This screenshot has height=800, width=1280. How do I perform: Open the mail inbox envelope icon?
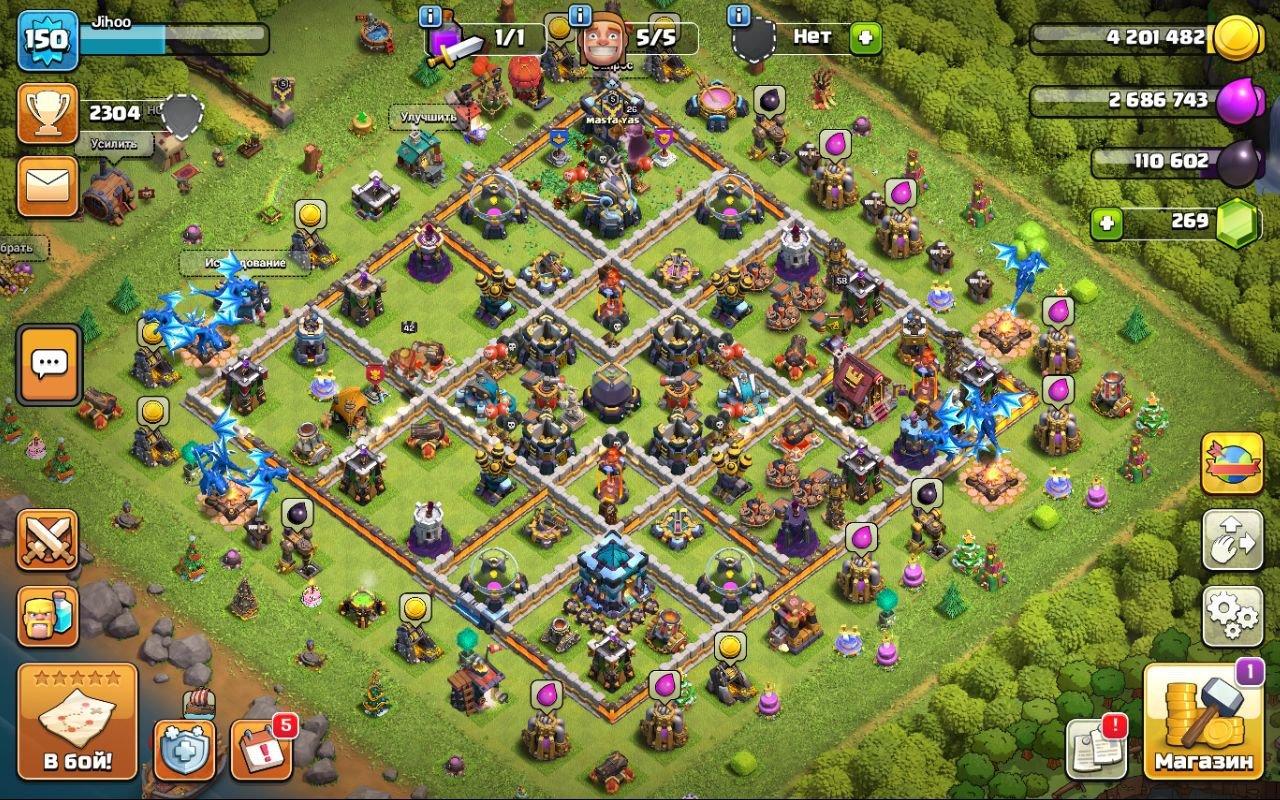click(x=48, y=185)
